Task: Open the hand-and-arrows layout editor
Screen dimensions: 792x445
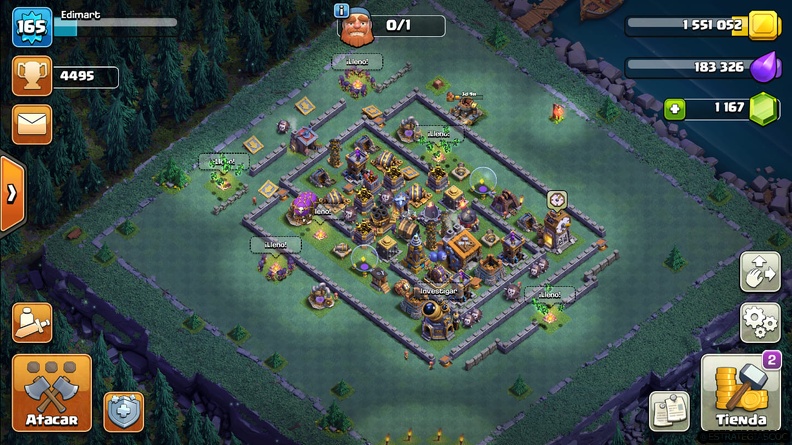Action: click(x=759, y=272)
